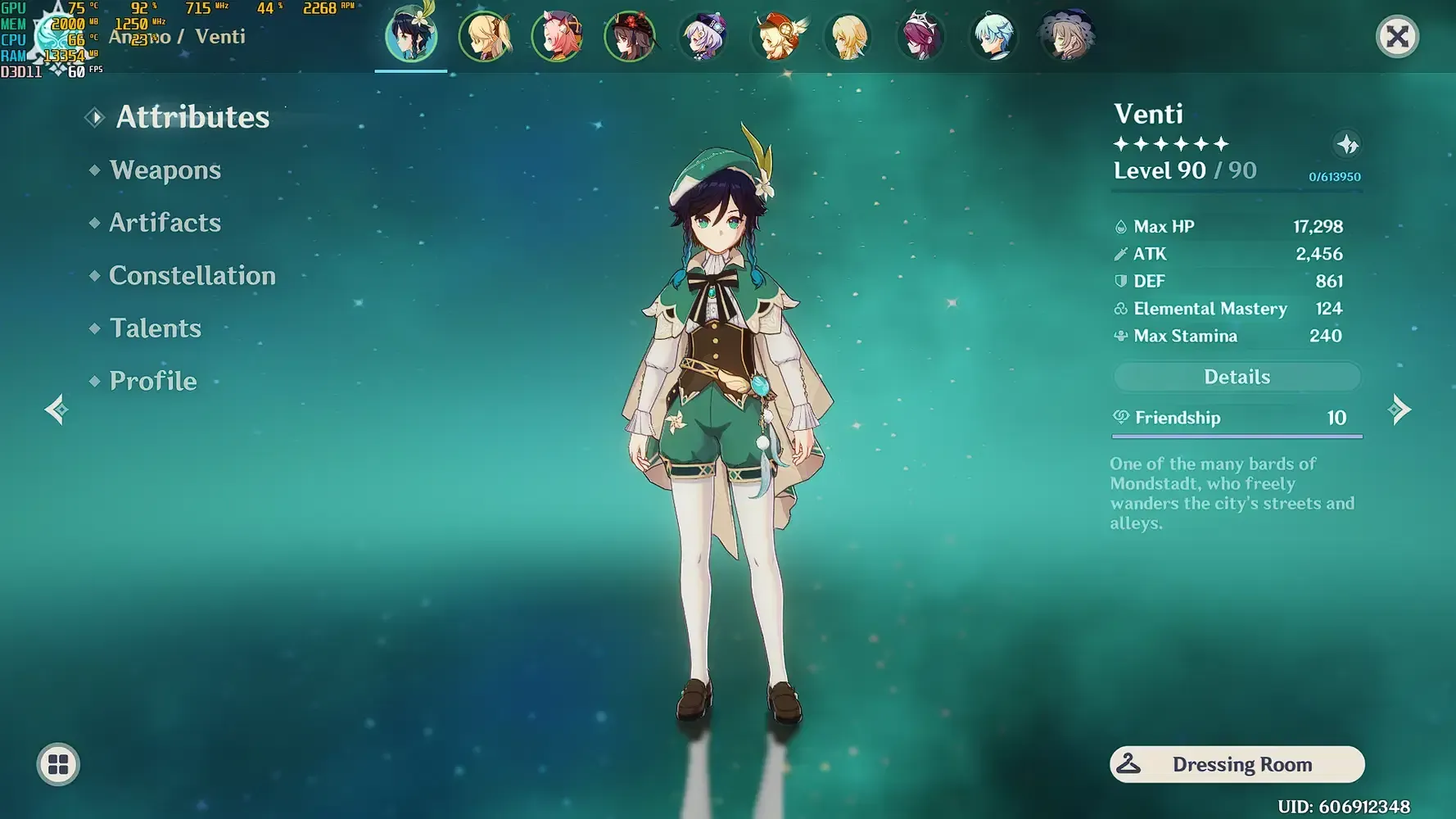1456x819 pixels.
Task: Click the ascension star icon beside Venti's rarity
Action: pyautogui.click(x=1347, y=145)
